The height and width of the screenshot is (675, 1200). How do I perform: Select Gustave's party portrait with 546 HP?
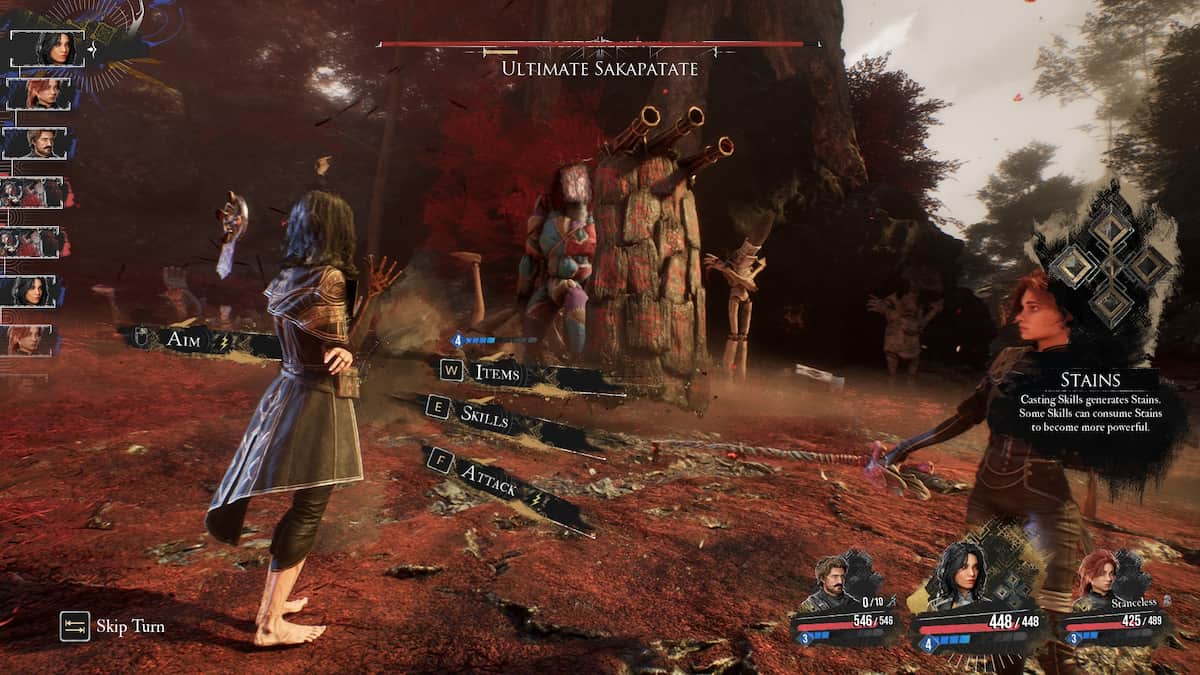pos(833,590)
